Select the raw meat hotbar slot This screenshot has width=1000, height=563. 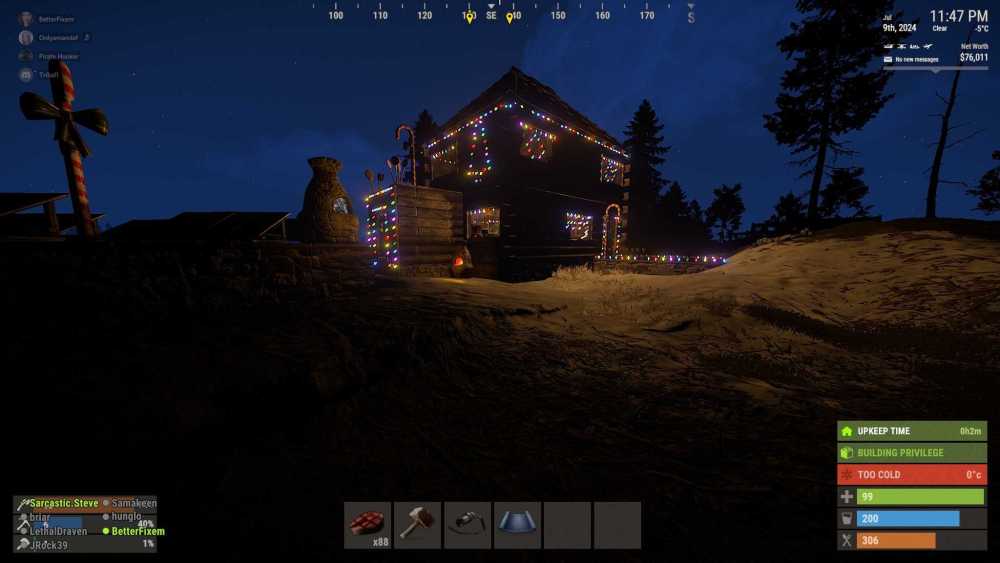pos(367,524)
